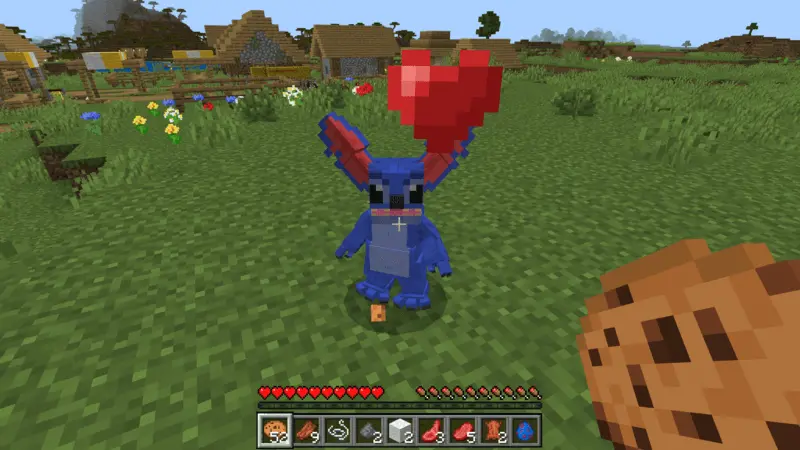Select the raw red meat stack of five
800x450 pixels.
[x=463, y=430]
